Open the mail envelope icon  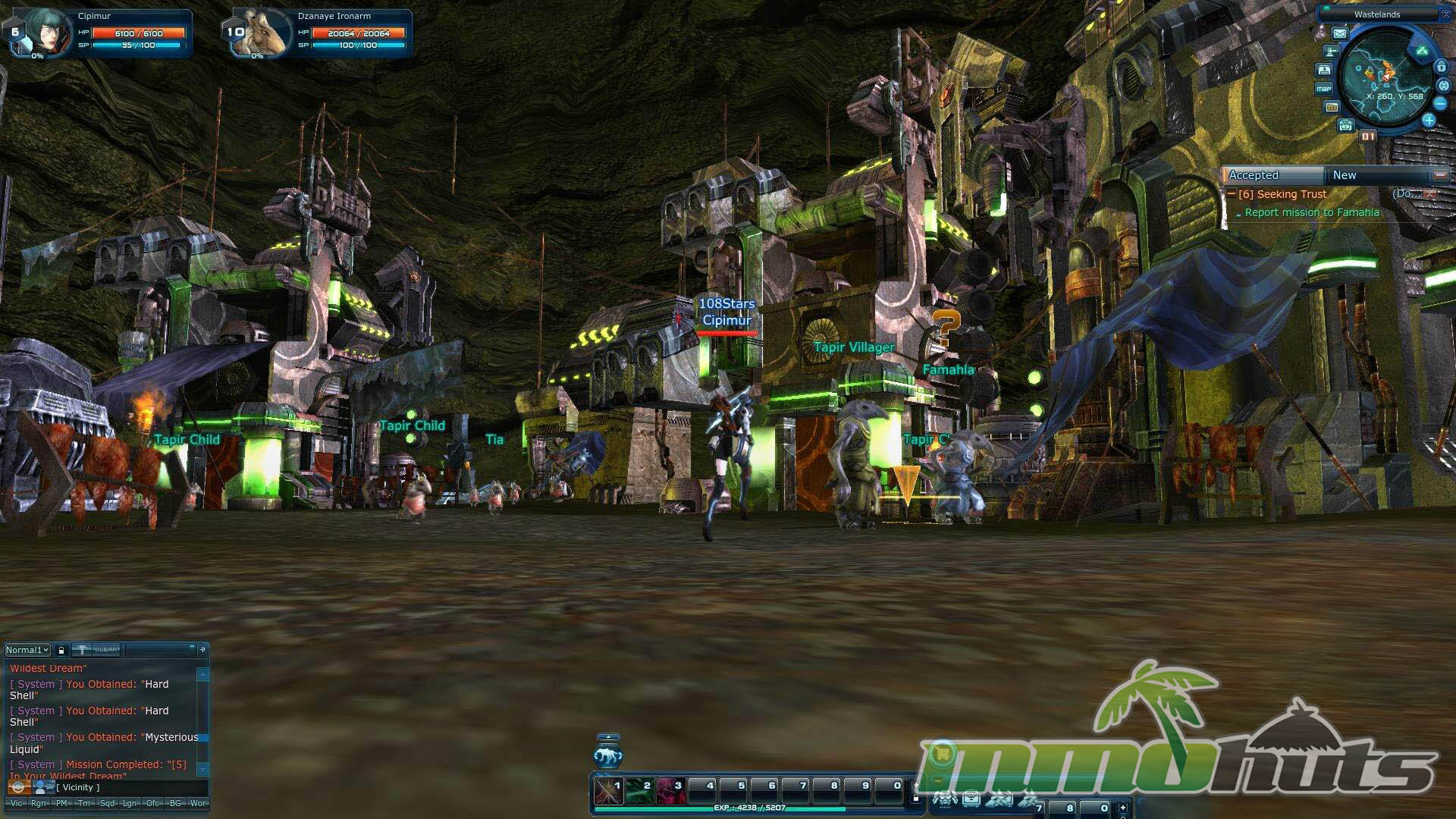pyautogui.click(x=1340, y=33)
